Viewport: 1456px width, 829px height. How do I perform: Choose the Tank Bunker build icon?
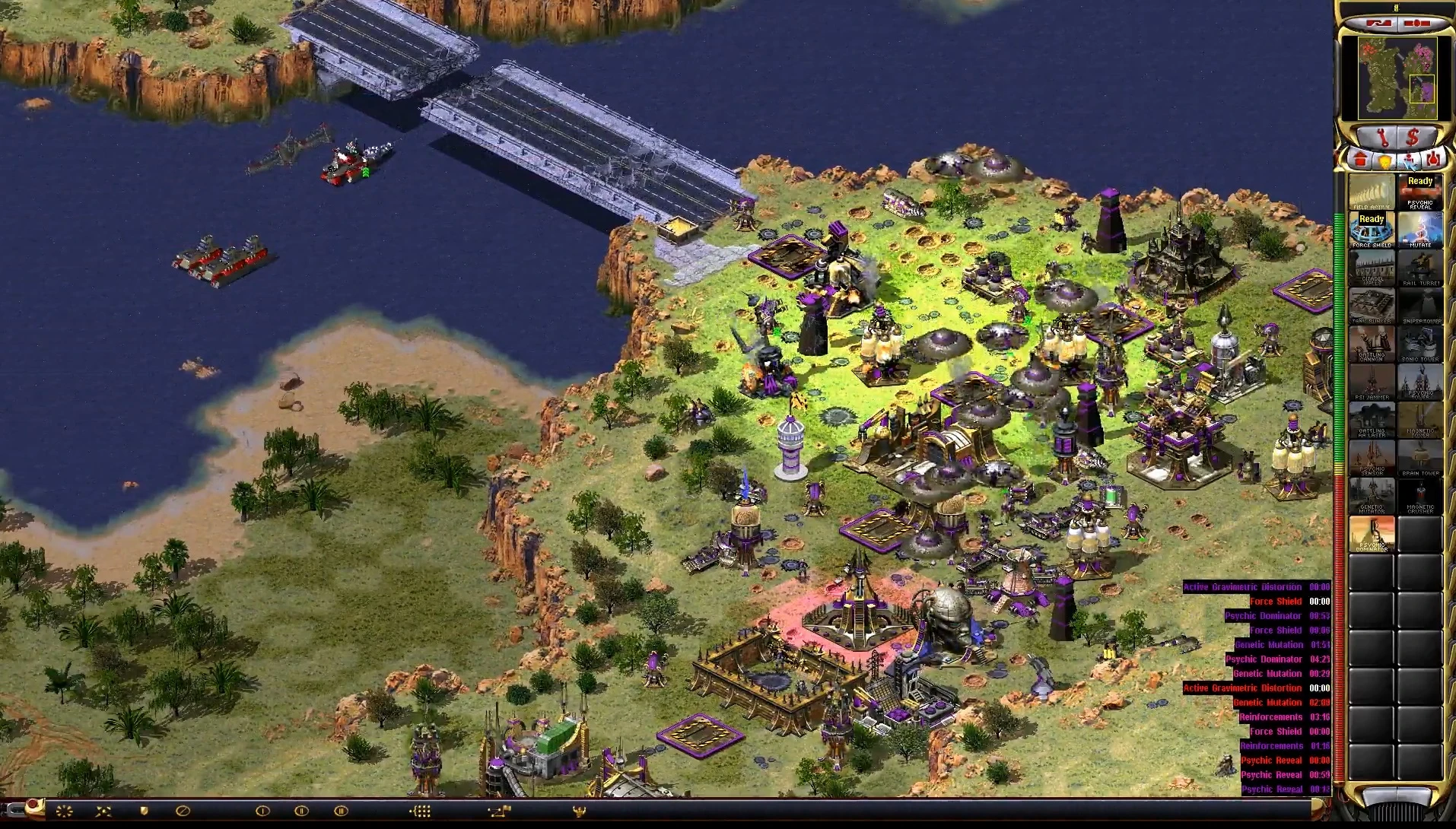click(1372, 306)
